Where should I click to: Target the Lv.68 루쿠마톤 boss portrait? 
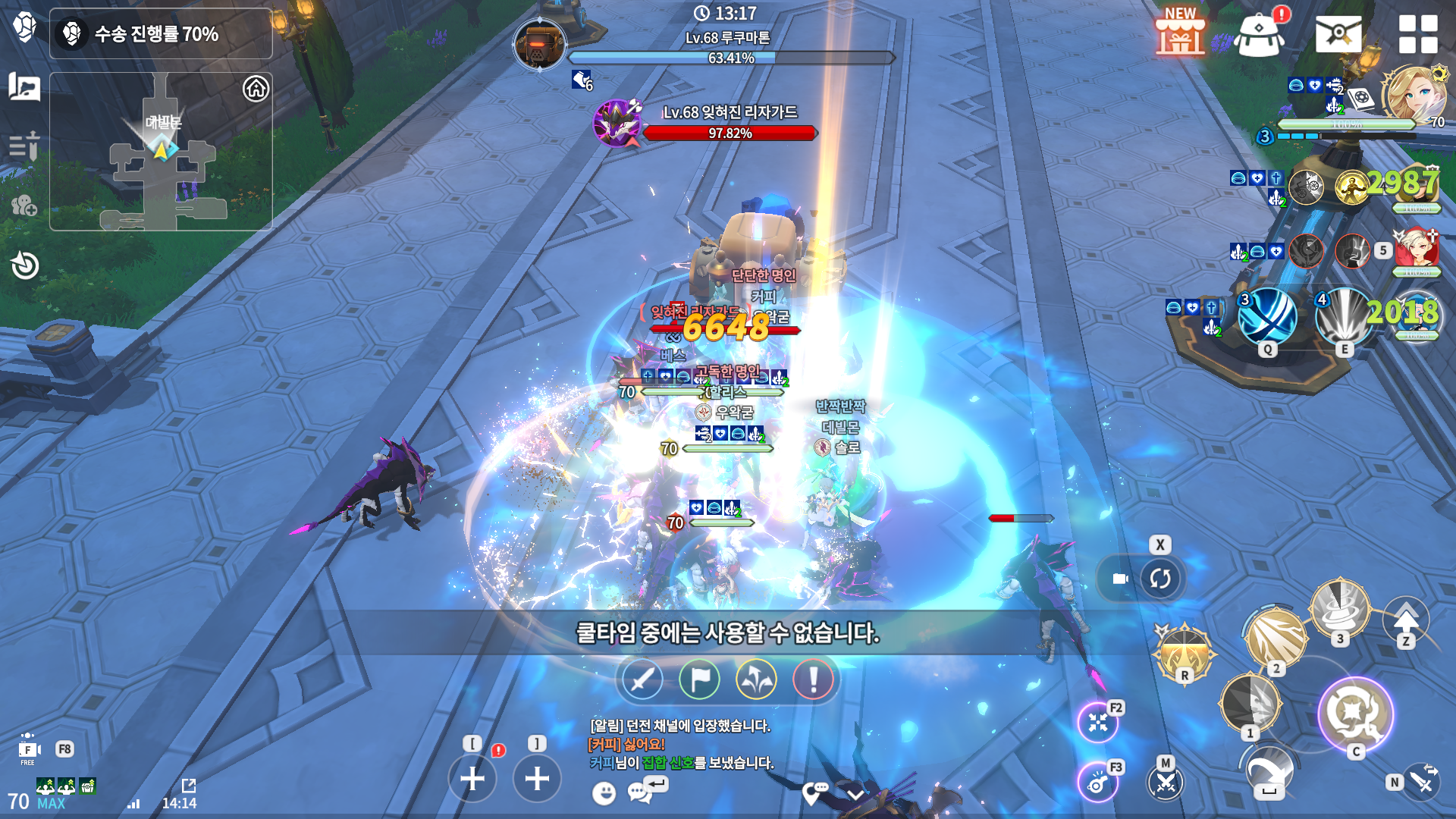539,44
